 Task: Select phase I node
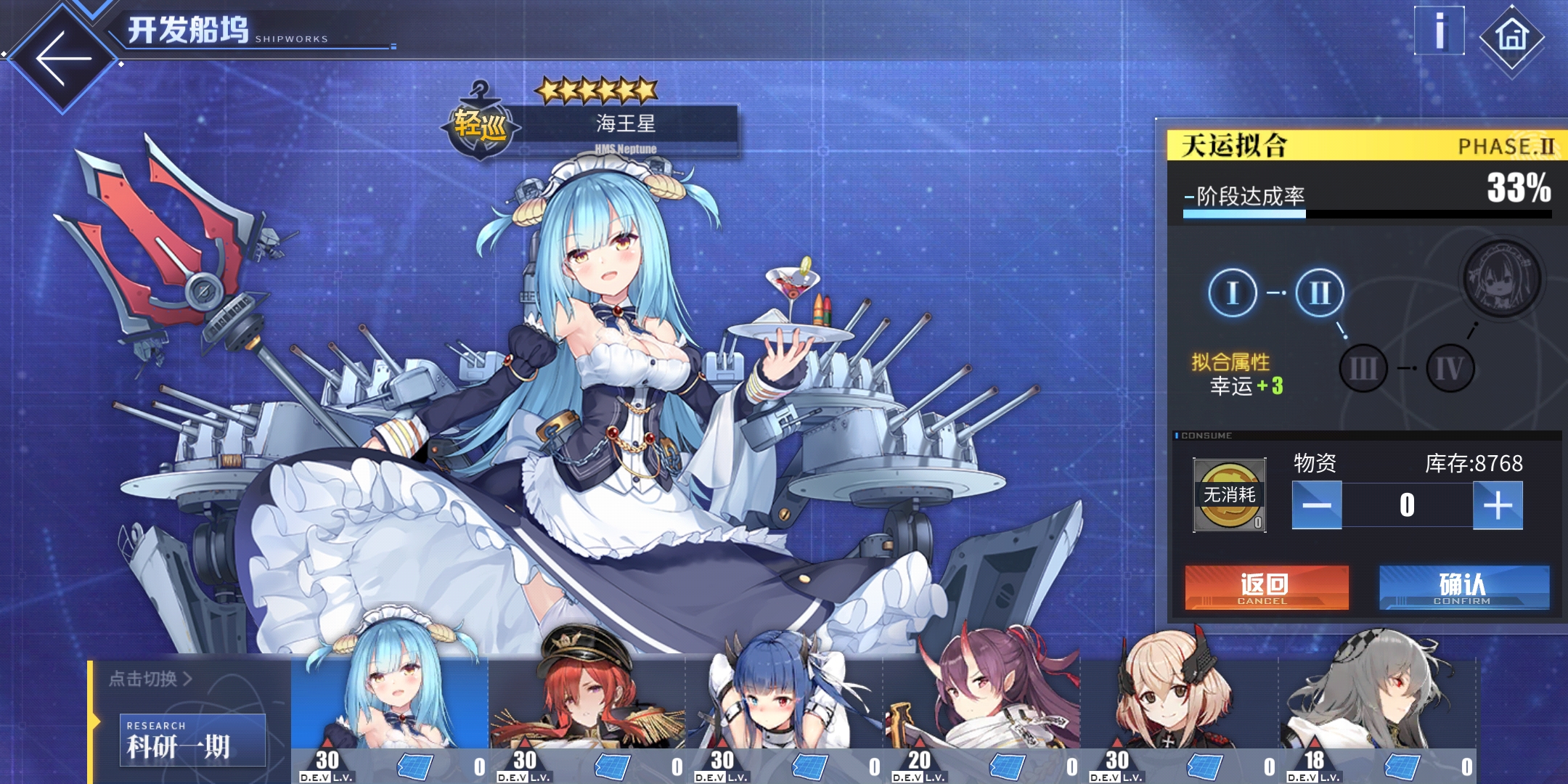coord(1233,293)
